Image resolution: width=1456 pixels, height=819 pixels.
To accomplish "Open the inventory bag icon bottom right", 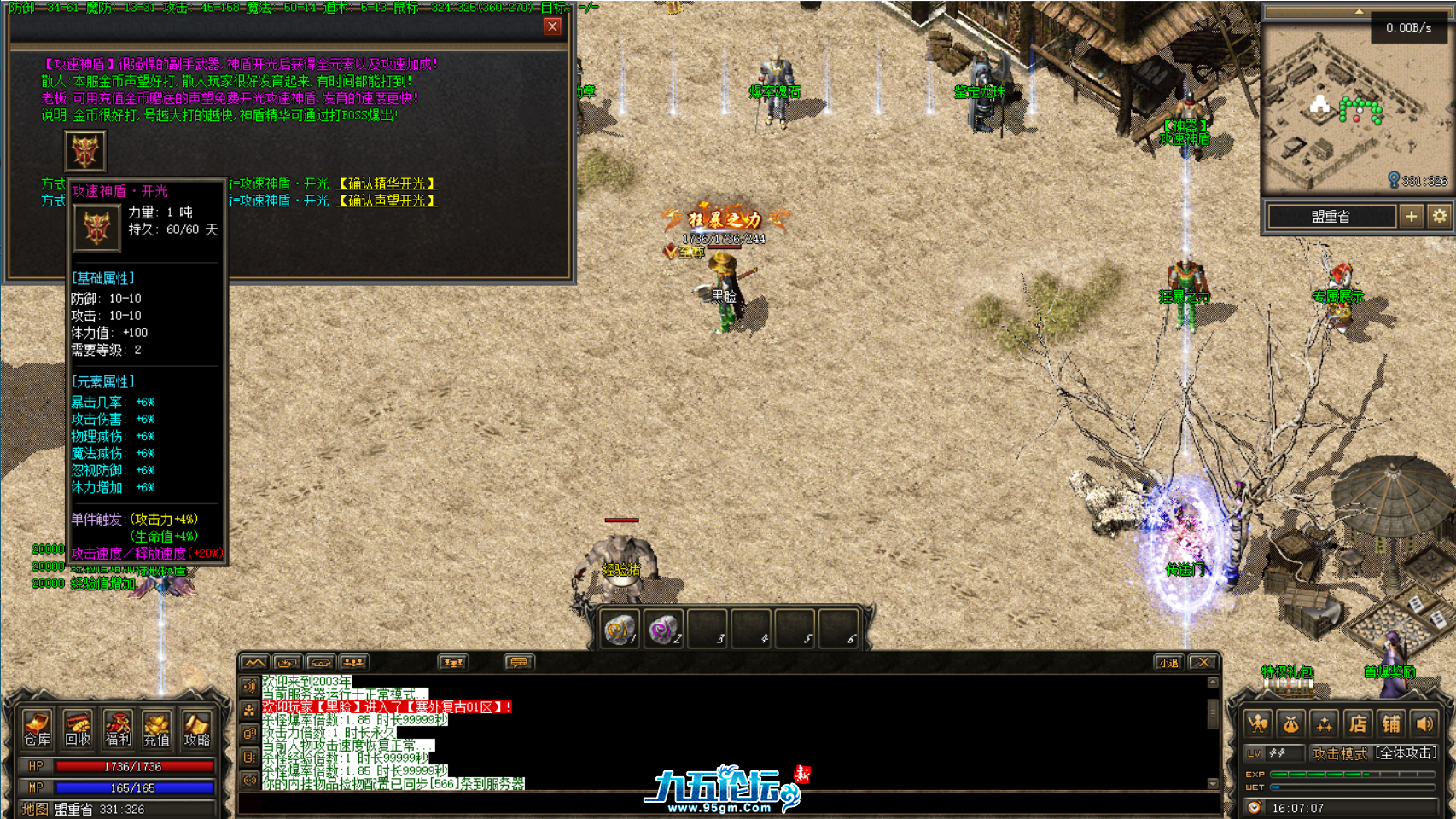I will point(1290,723).
